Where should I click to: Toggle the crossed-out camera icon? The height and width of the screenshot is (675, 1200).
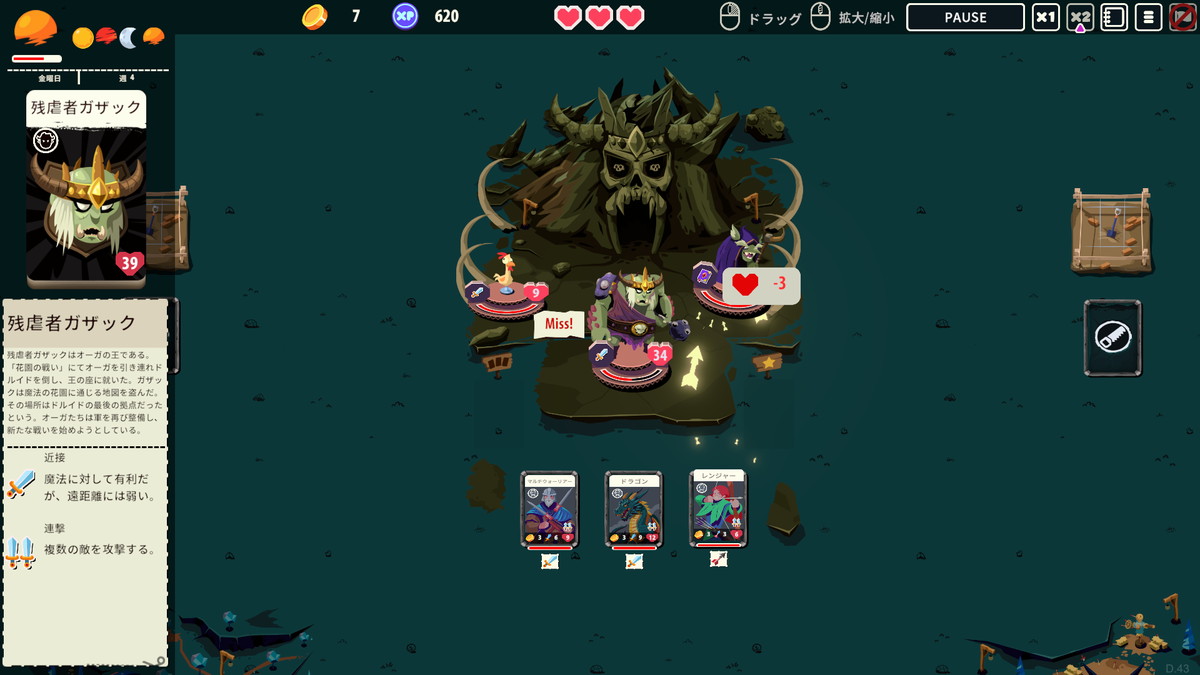pyautogui.click(x=1182, y=18)
